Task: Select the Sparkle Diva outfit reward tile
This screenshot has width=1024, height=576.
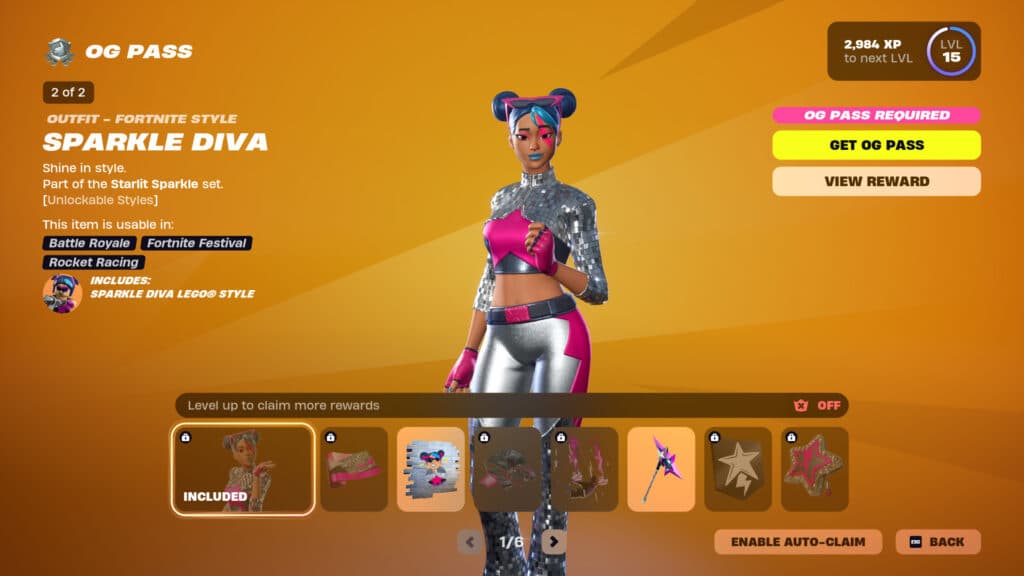Action: (x=243, y=470)
